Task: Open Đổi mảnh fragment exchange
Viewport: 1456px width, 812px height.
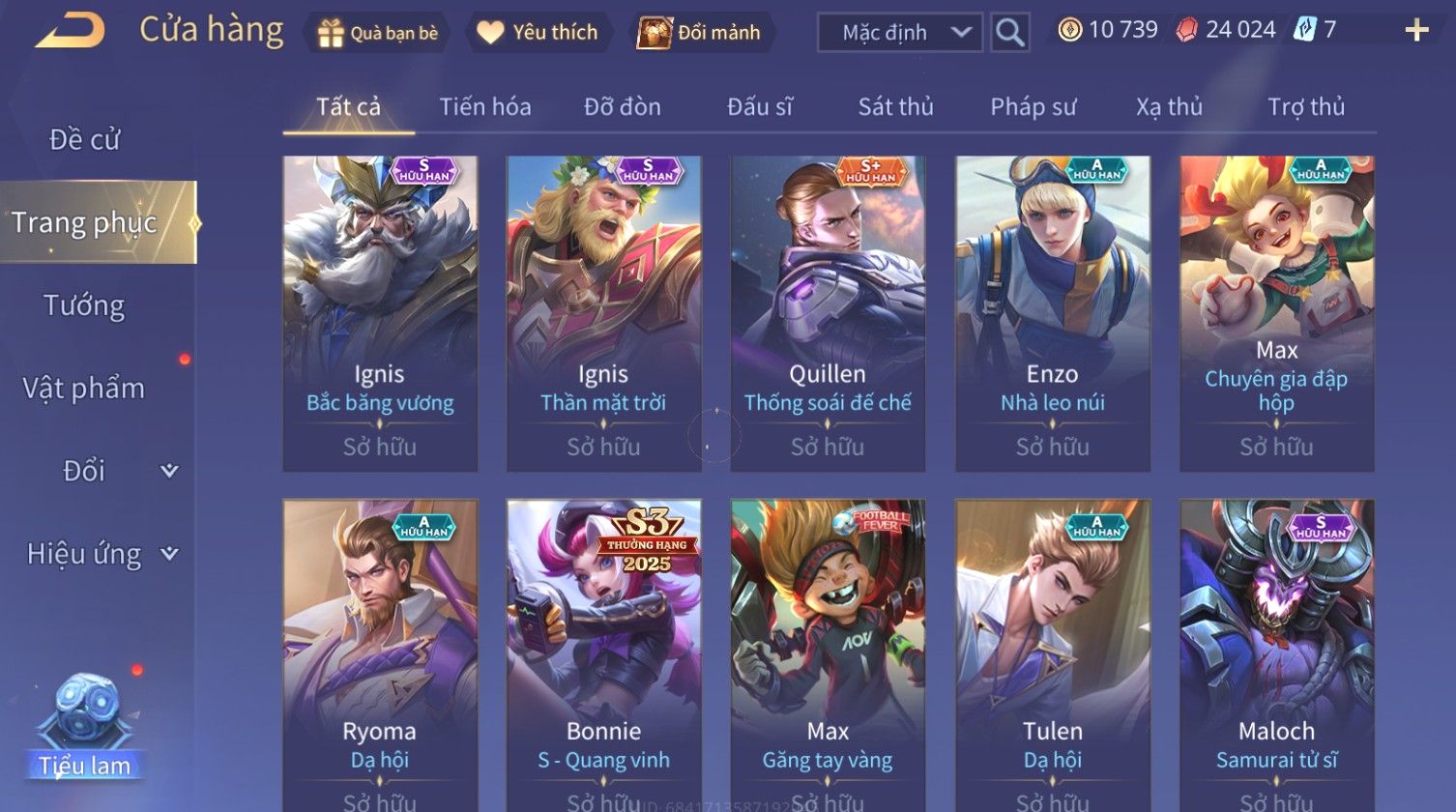Action: (x=699, y=33)
